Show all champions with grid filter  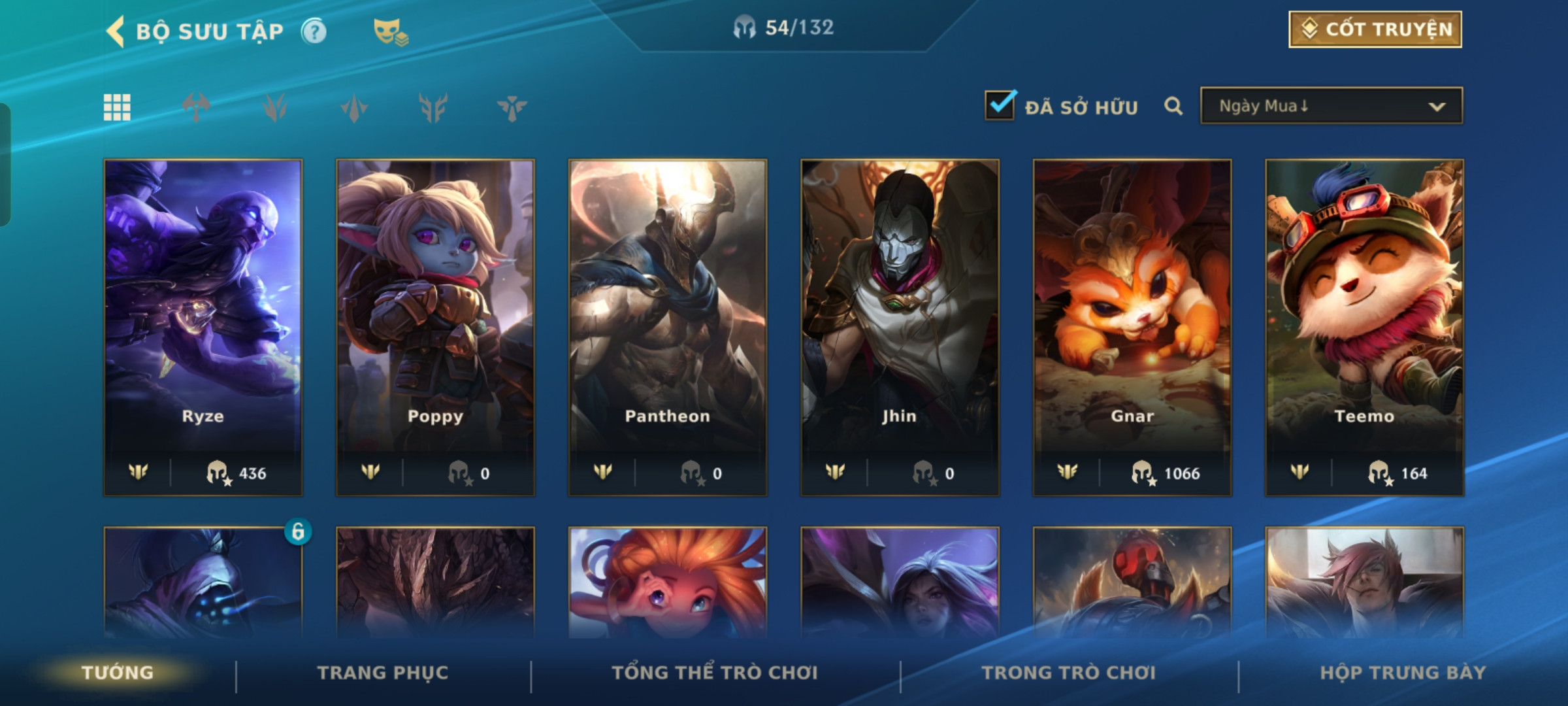(x=117, y=107)
